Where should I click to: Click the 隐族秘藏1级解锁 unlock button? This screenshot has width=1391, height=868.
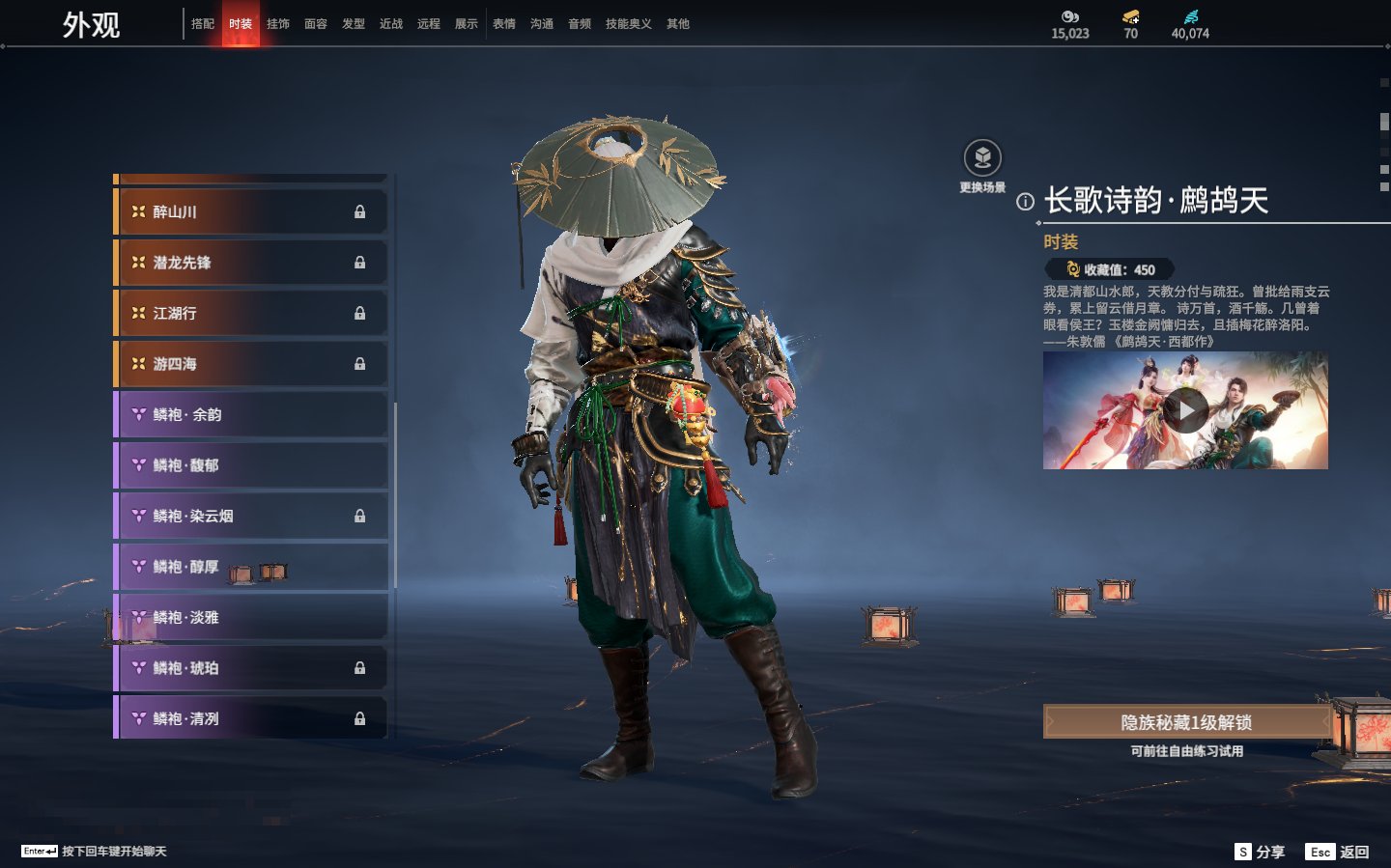1186,722
